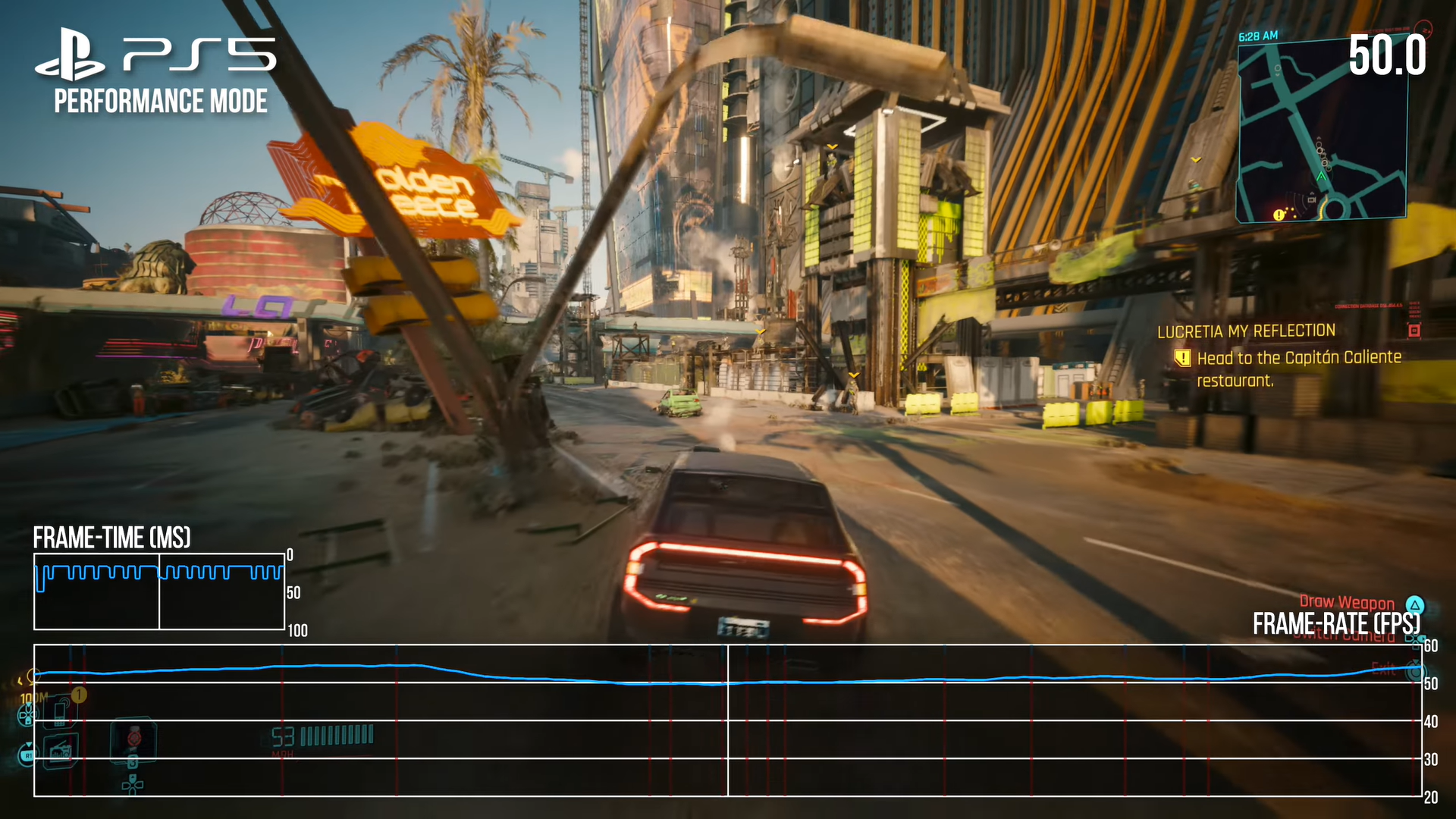Screen dimensions: 1456x819
Task: Select the red consumable quick-slot item
Action: pyautogui.click(x=133, y=737)
